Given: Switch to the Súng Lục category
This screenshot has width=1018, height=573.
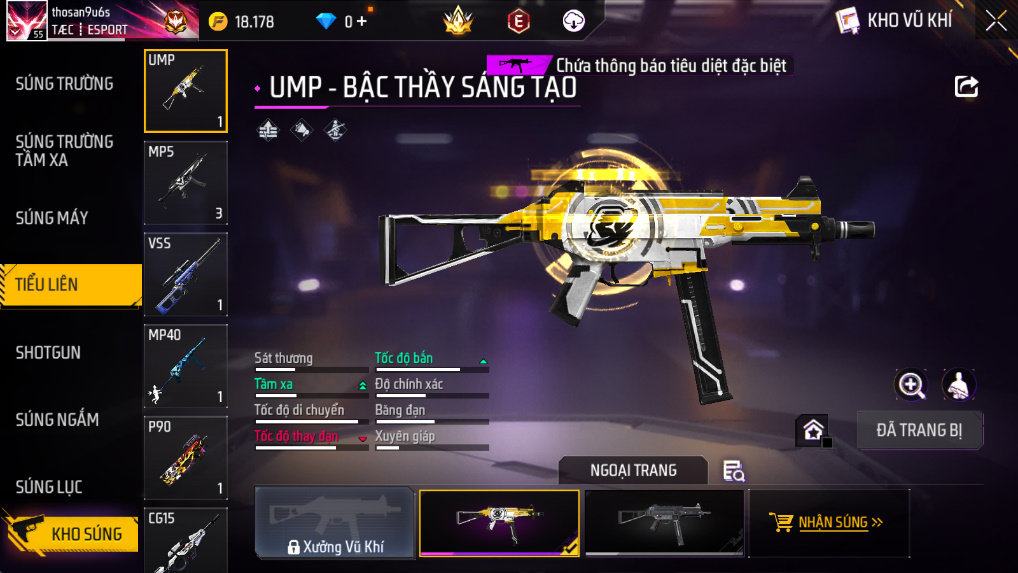Looking at the screenshot, I should [49, 487].
